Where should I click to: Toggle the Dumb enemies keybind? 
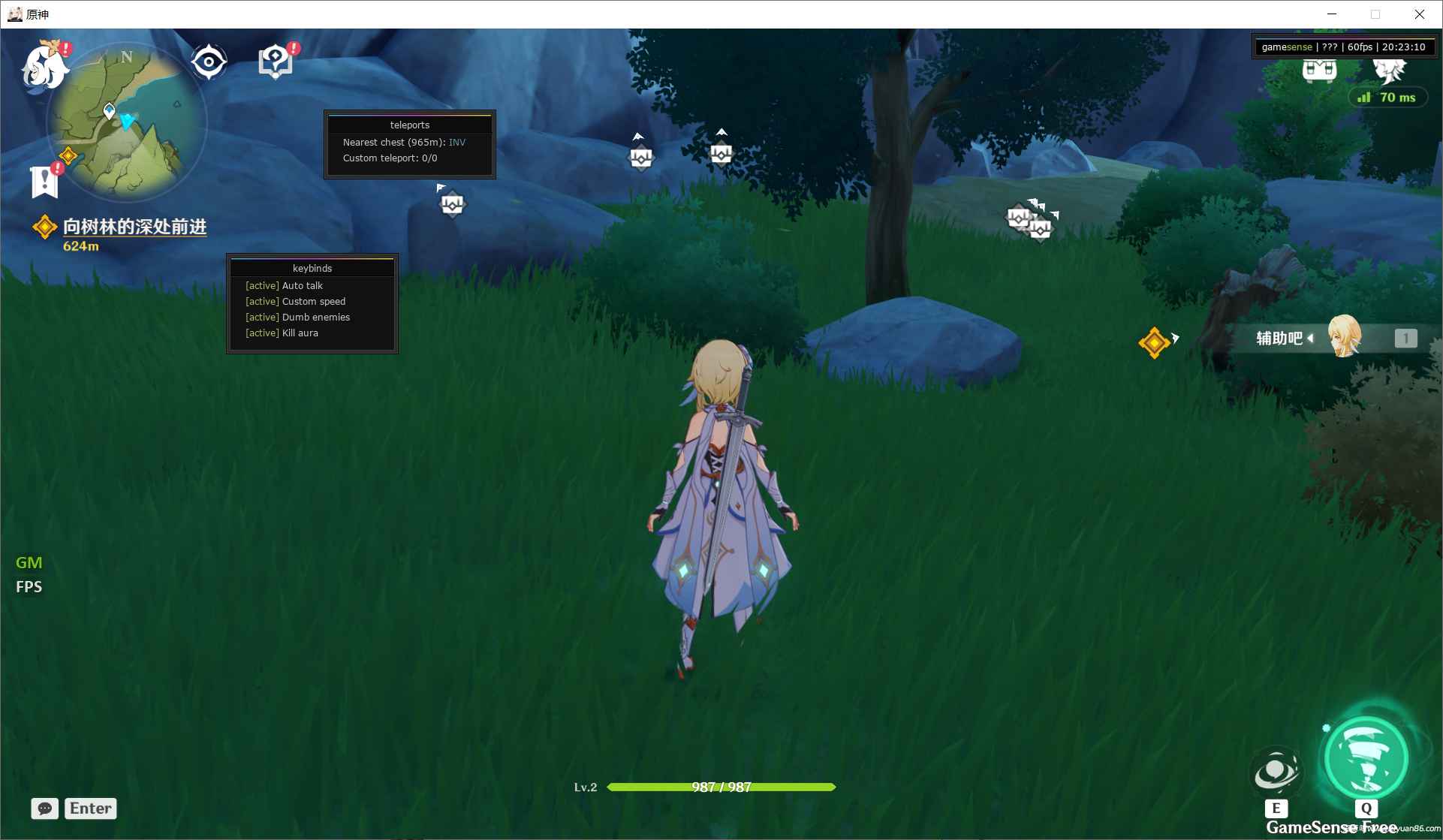click(x=297, y=317)
